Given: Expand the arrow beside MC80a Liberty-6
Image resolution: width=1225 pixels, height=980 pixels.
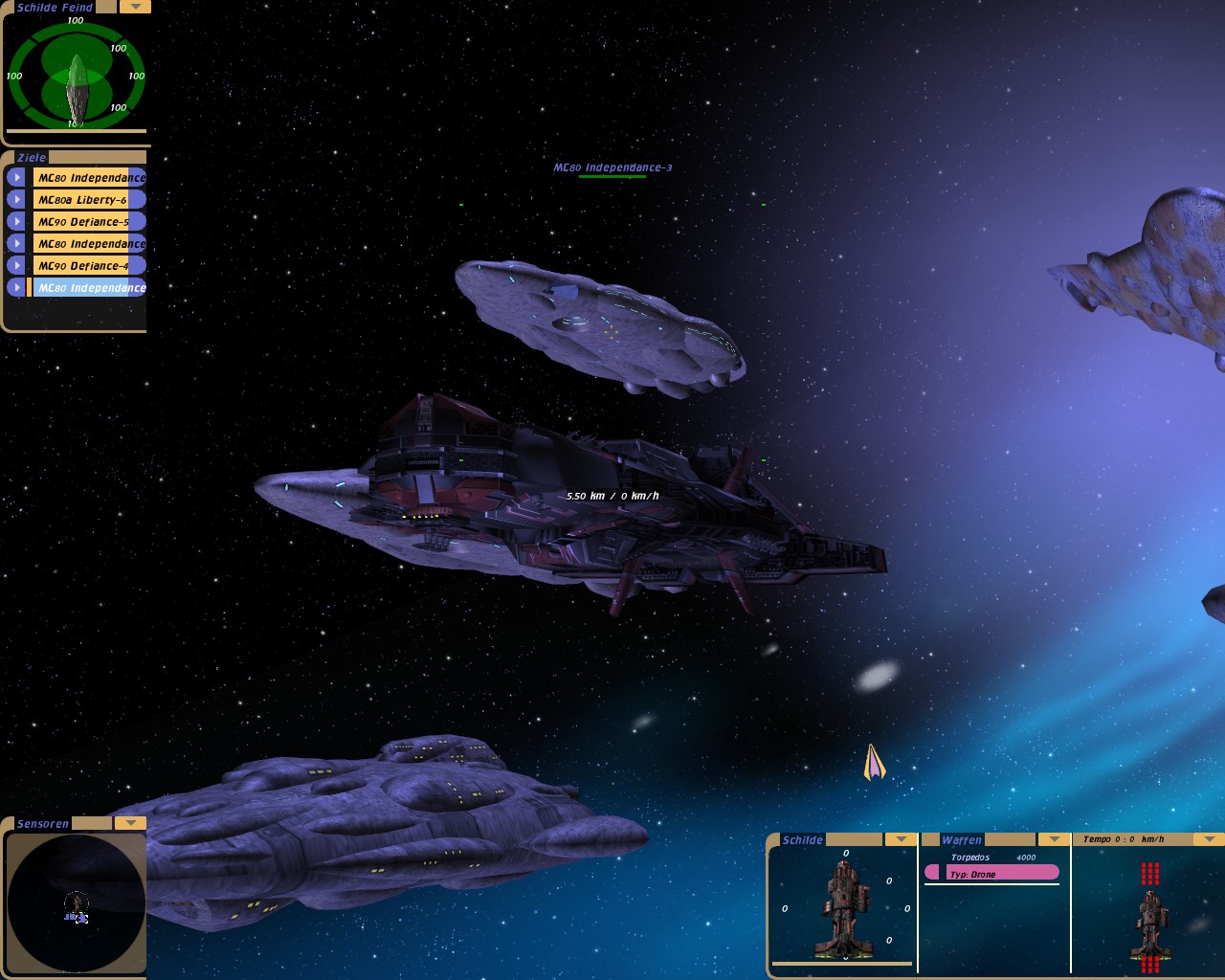Looking at the screenshot, I should tap(16, 200).
